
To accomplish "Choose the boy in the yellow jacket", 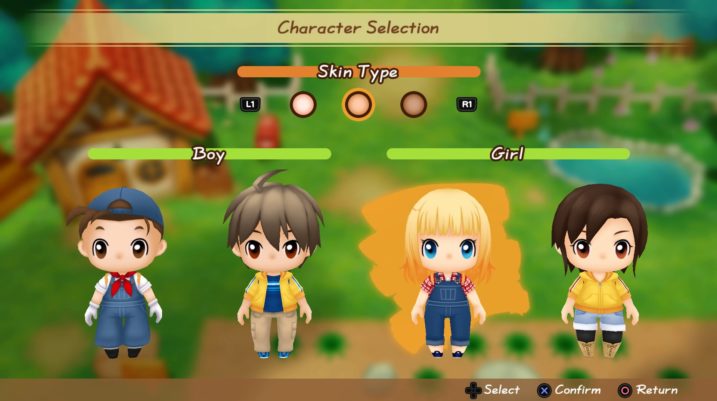I will pos(273,265).
